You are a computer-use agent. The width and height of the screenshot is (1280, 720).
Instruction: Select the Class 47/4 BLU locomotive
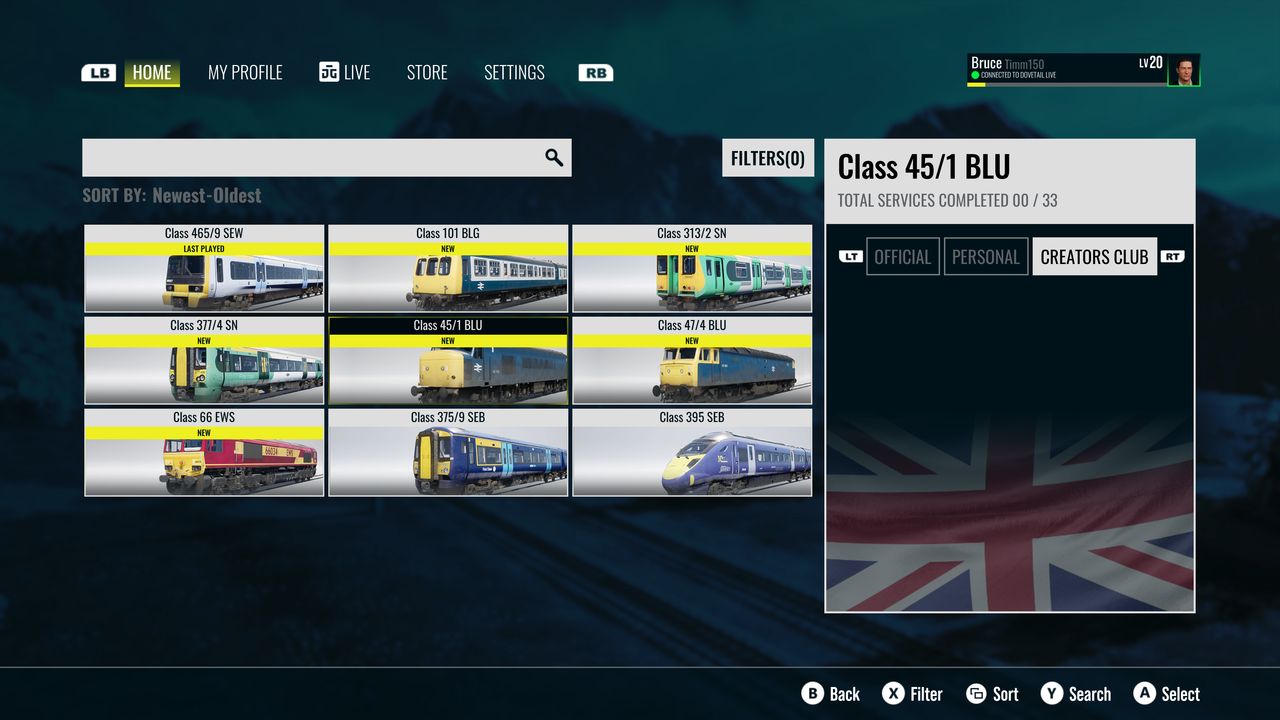[692, 361]
